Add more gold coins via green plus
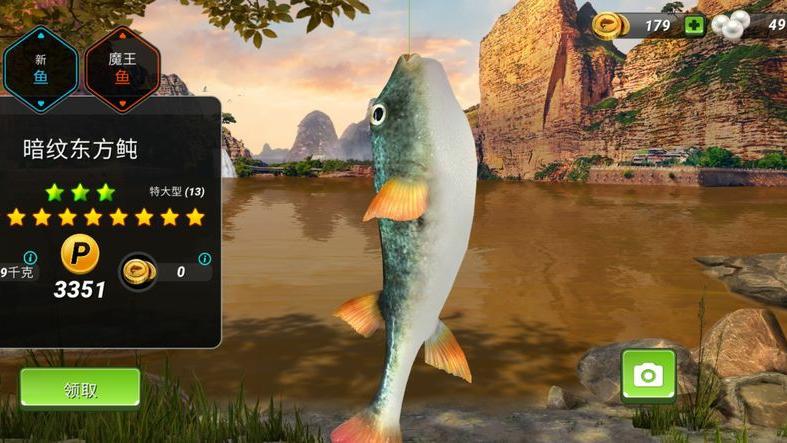Viewport: 787px width, 443px height. tap(694, 25)
